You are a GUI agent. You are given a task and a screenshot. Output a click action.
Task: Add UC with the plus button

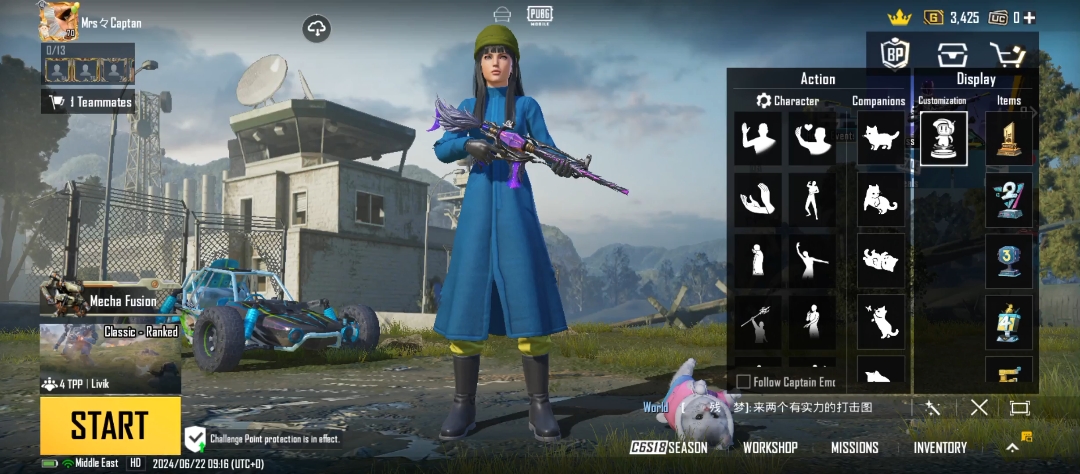[1029, 17]
